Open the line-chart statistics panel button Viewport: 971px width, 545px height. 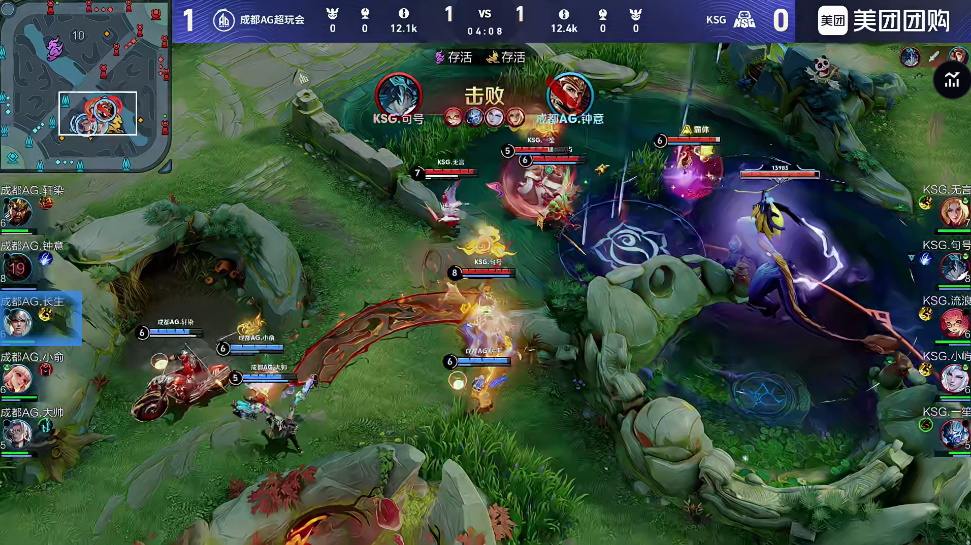coord(949,81)
